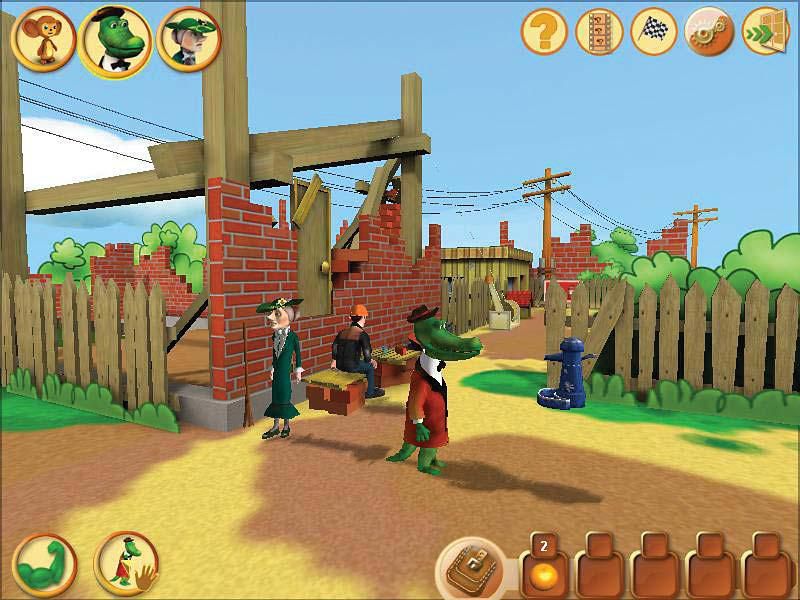Activate the green flexed arm strength action
This screenshot has width=800, height=600.
42,561
